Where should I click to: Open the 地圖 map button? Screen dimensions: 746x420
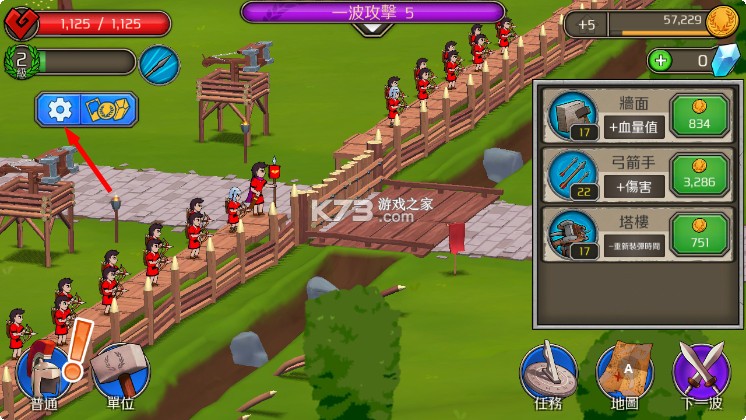click(x=624, y=375)
